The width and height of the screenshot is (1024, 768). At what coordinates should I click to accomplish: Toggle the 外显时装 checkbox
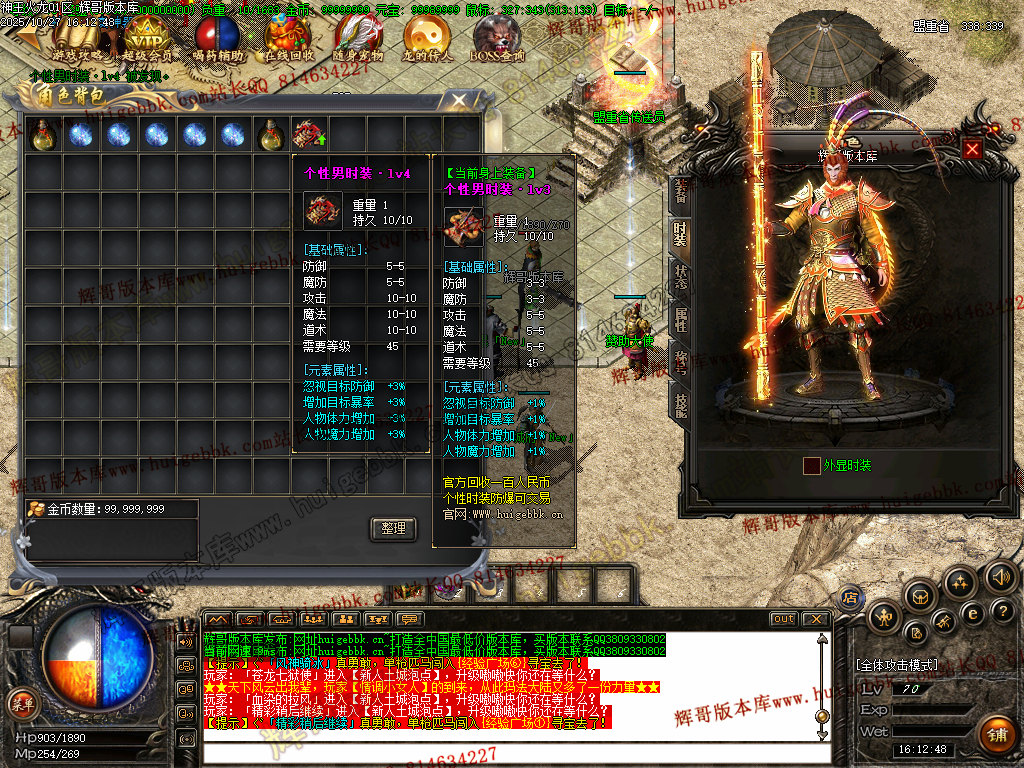[x=811, y=465]
